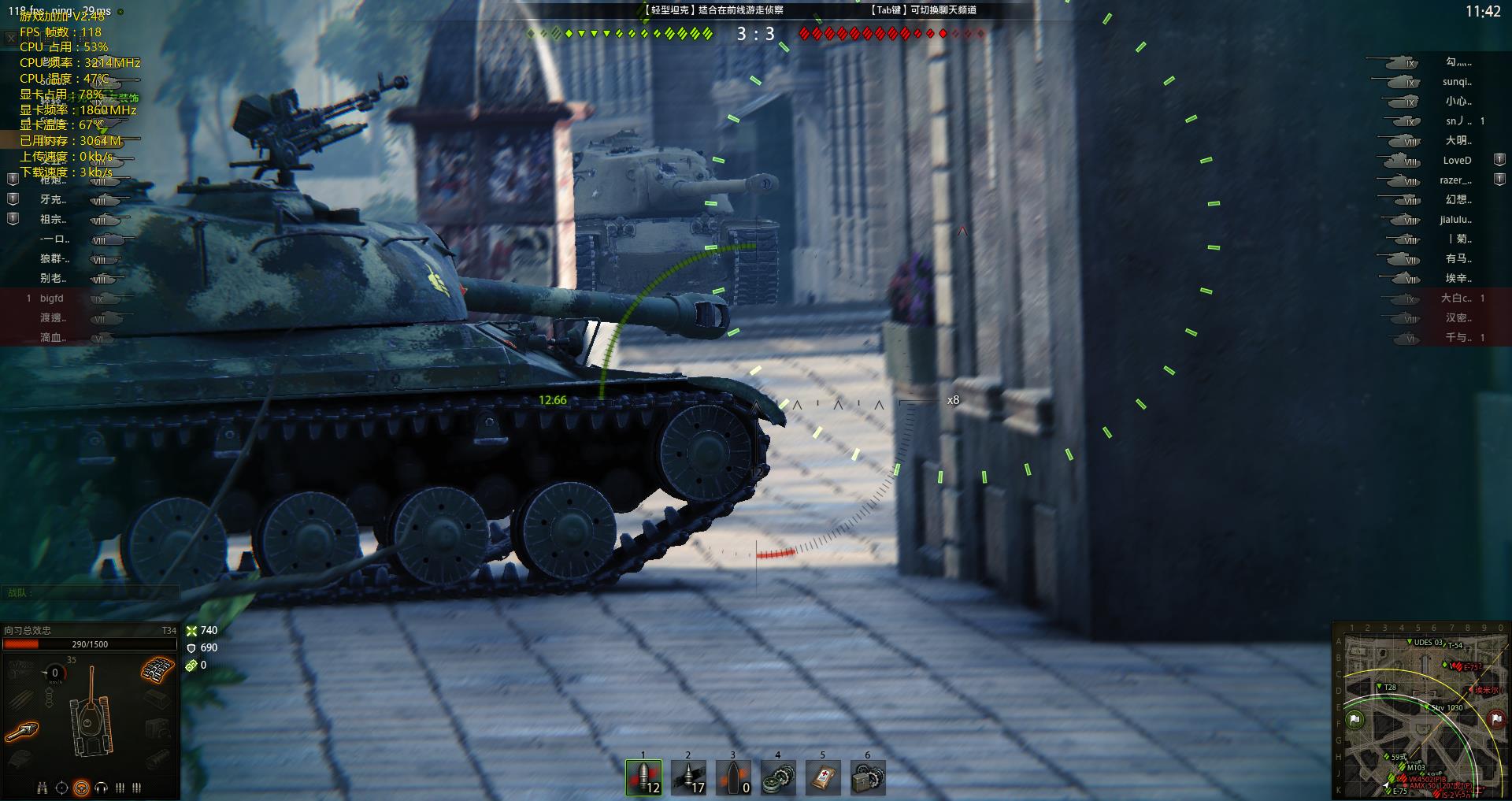The width and height of the screenshot is (1512, 801).
Task: Click the red enemy base flag on minimap
Action: [1496, 718]
